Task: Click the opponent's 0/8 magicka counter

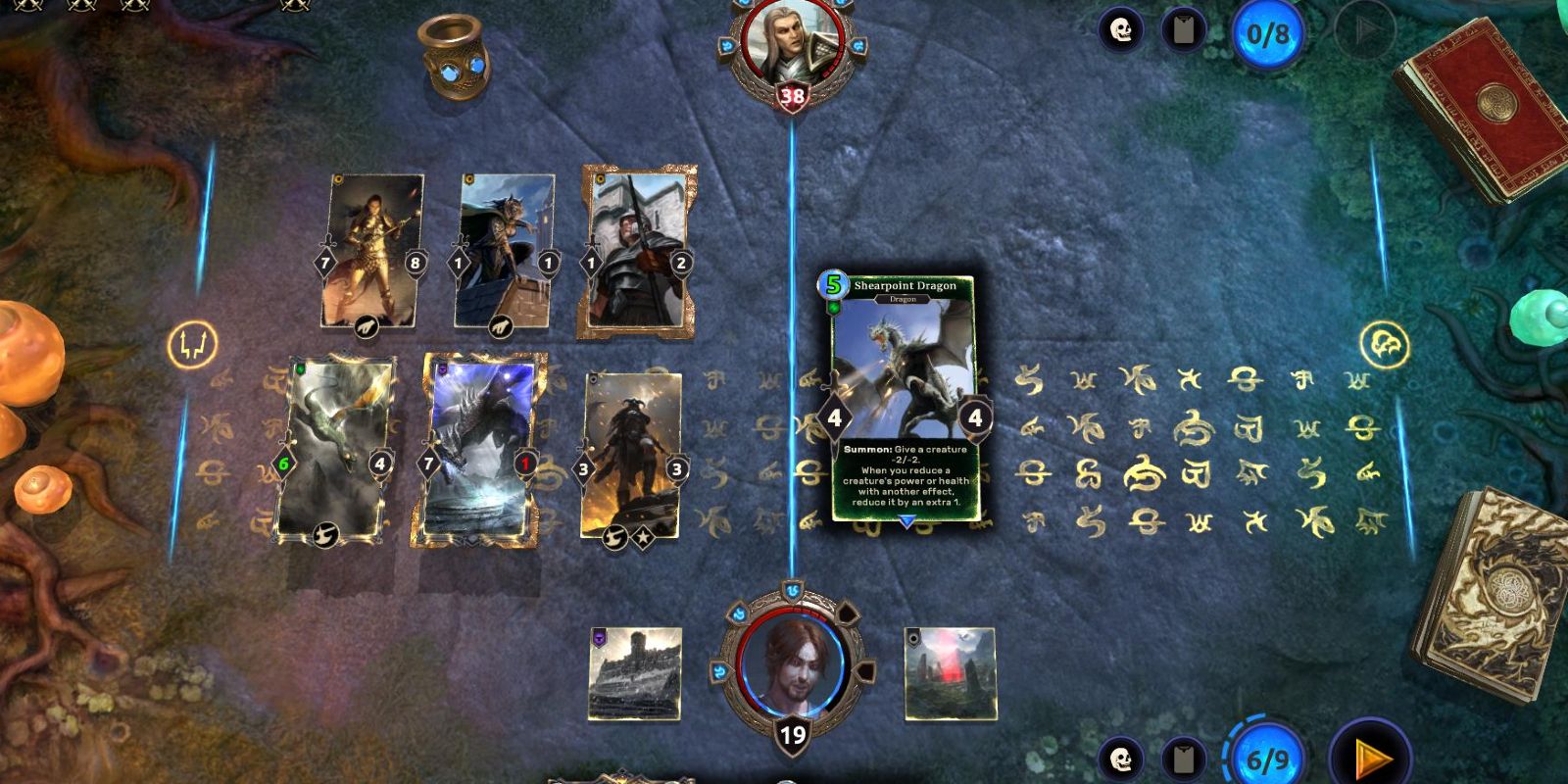Action: tap(1269, 32)
